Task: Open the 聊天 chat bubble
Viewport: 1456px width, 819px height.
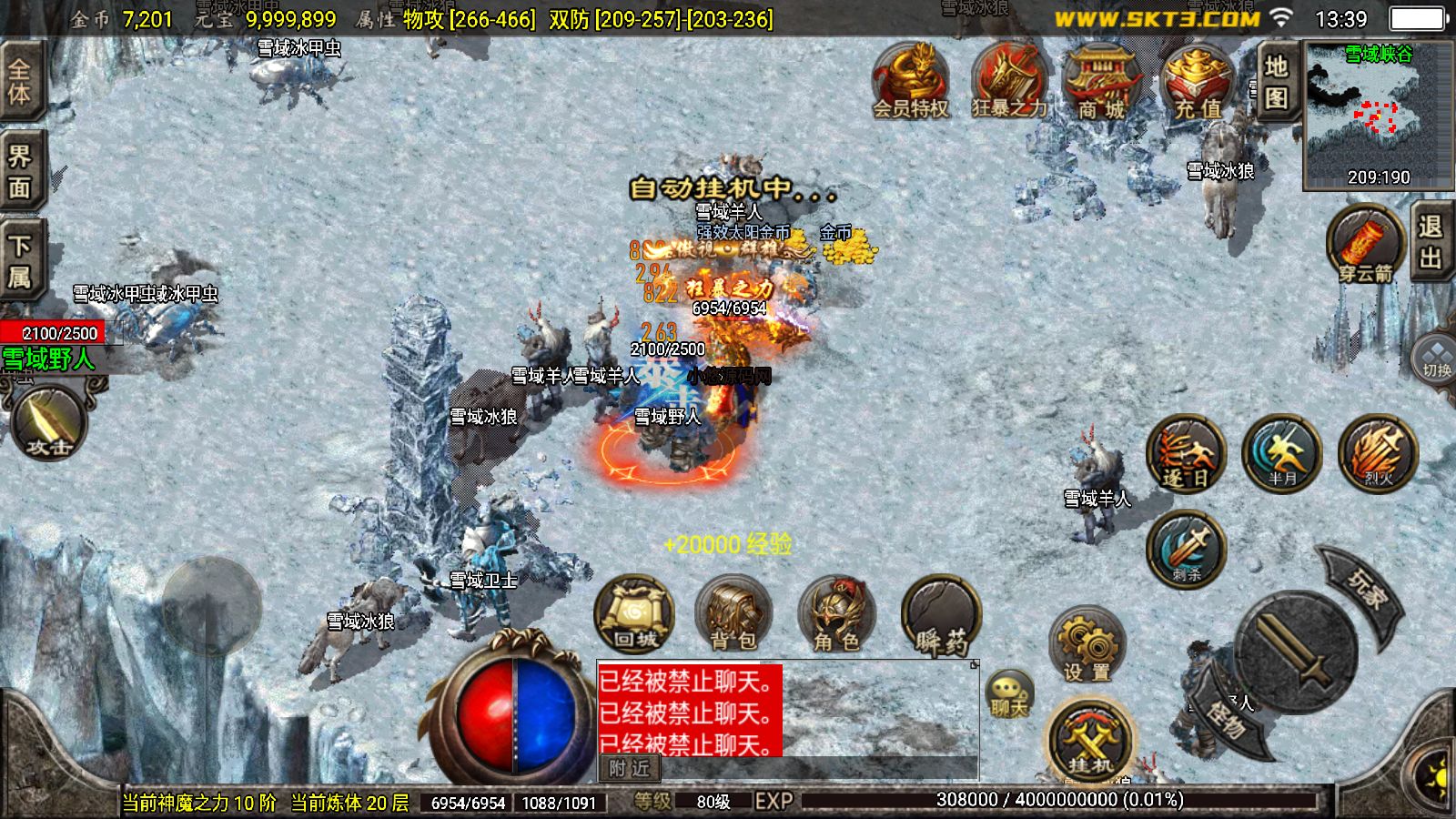Action: [1009, 695]
